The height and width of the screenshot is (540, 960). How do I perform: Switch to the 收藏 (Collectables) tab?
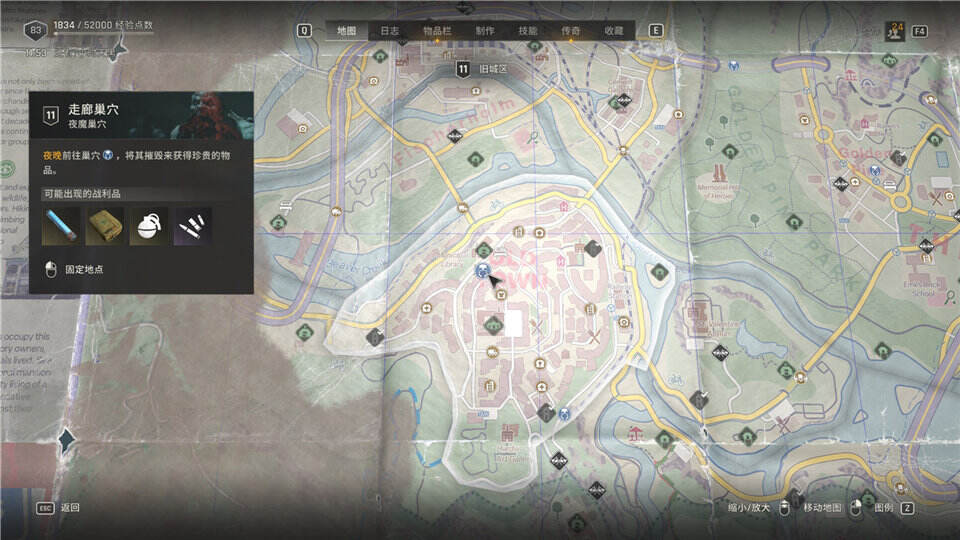(614, 31)
